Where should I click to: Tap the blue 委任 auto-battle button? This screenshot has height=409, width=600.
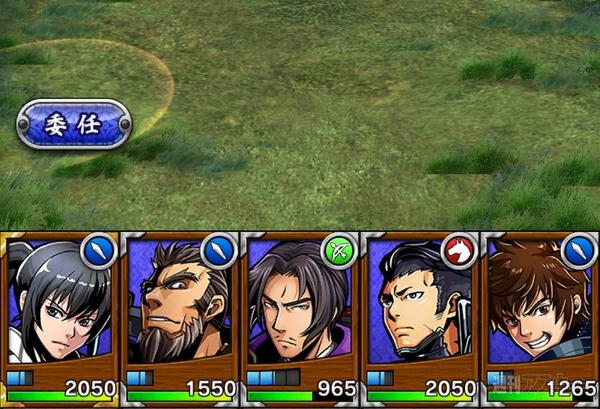(74, 124)
